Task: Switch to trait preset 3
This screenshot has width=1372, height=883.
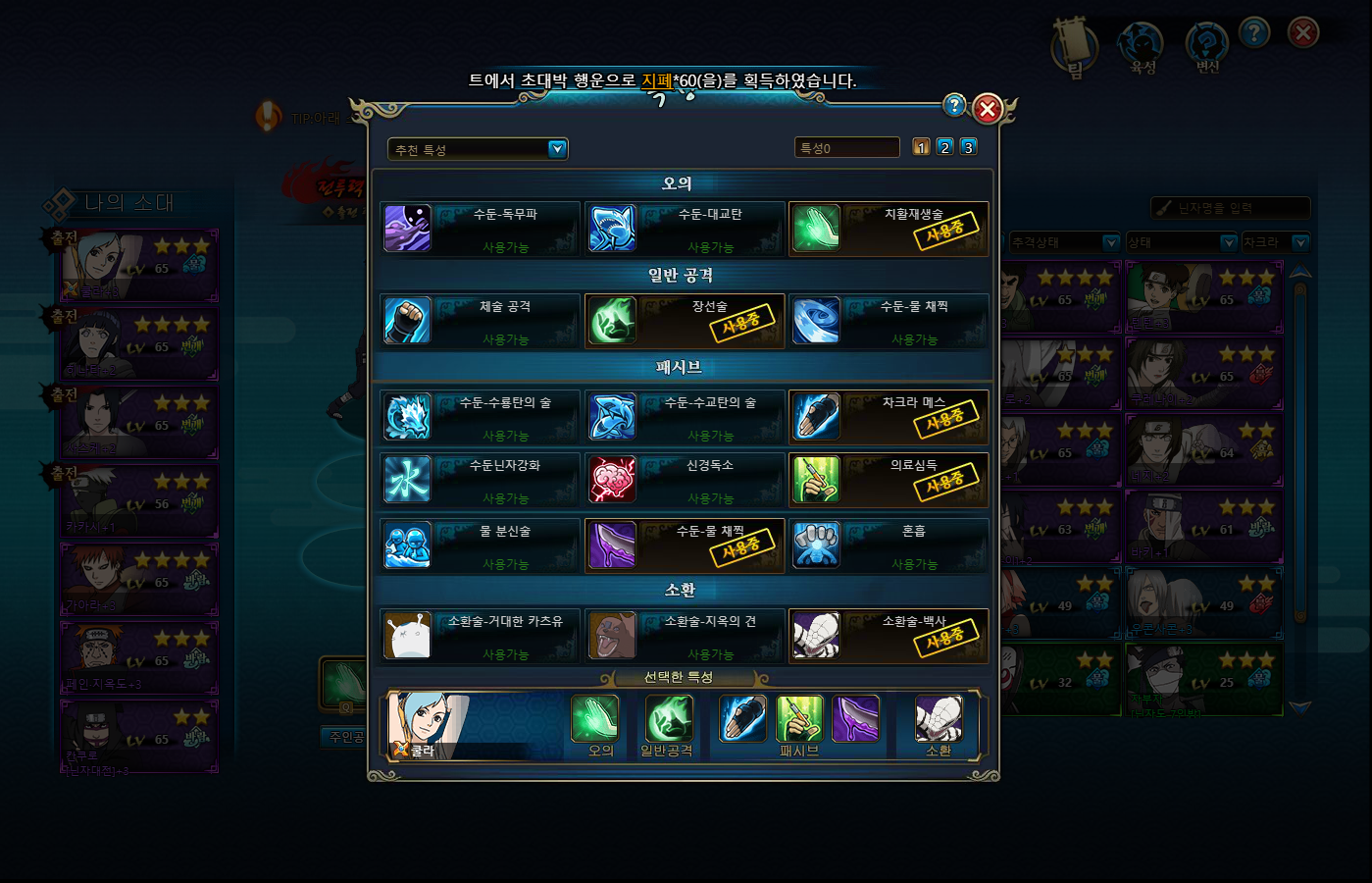Action: click(968, 147)
